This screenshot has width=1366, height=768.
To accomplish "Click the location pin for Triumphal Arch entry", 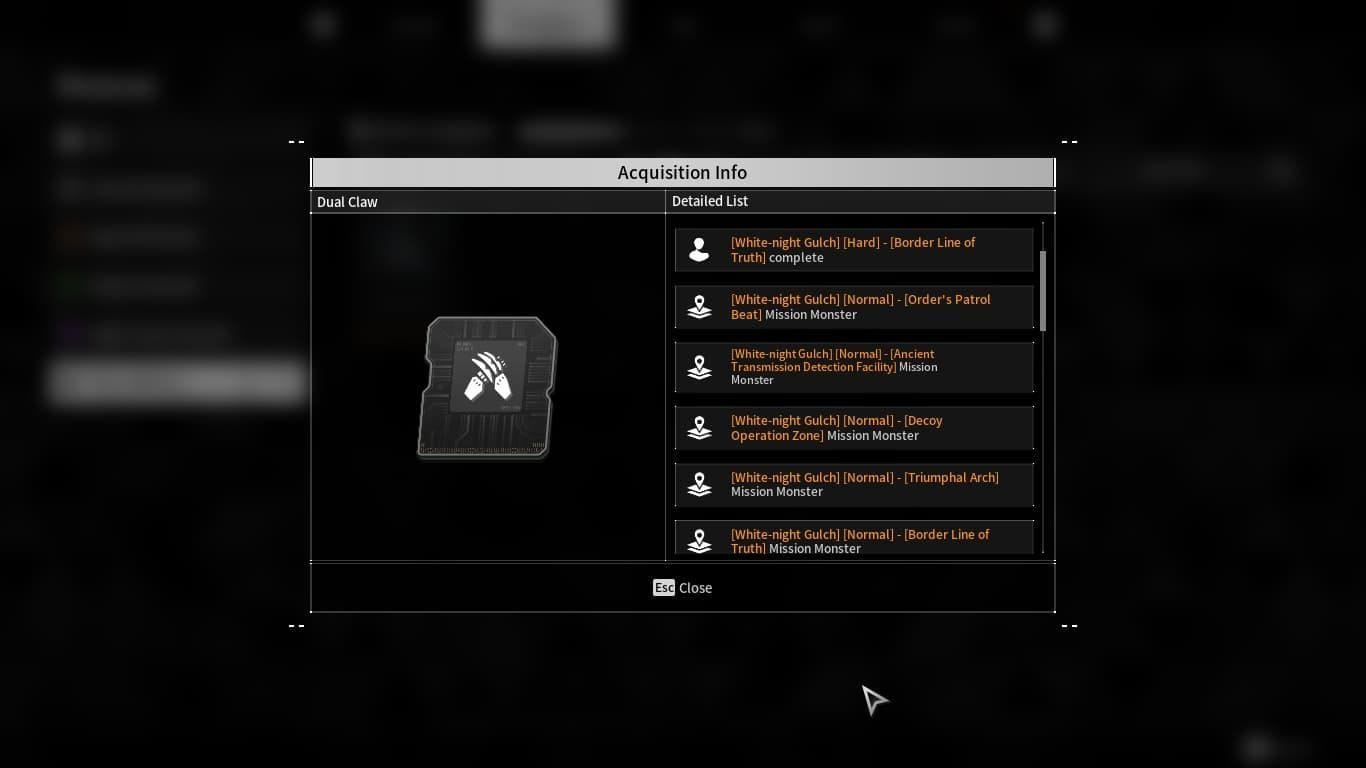I will [698, 484].
